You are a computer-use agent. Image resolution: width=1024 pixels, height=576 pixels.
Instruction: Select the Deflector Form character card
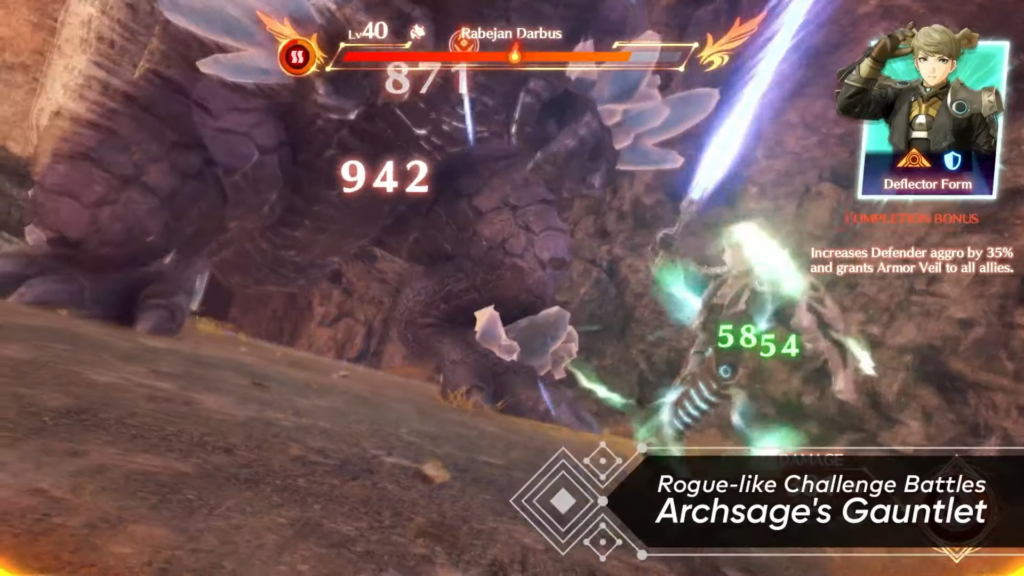(927, 118)
